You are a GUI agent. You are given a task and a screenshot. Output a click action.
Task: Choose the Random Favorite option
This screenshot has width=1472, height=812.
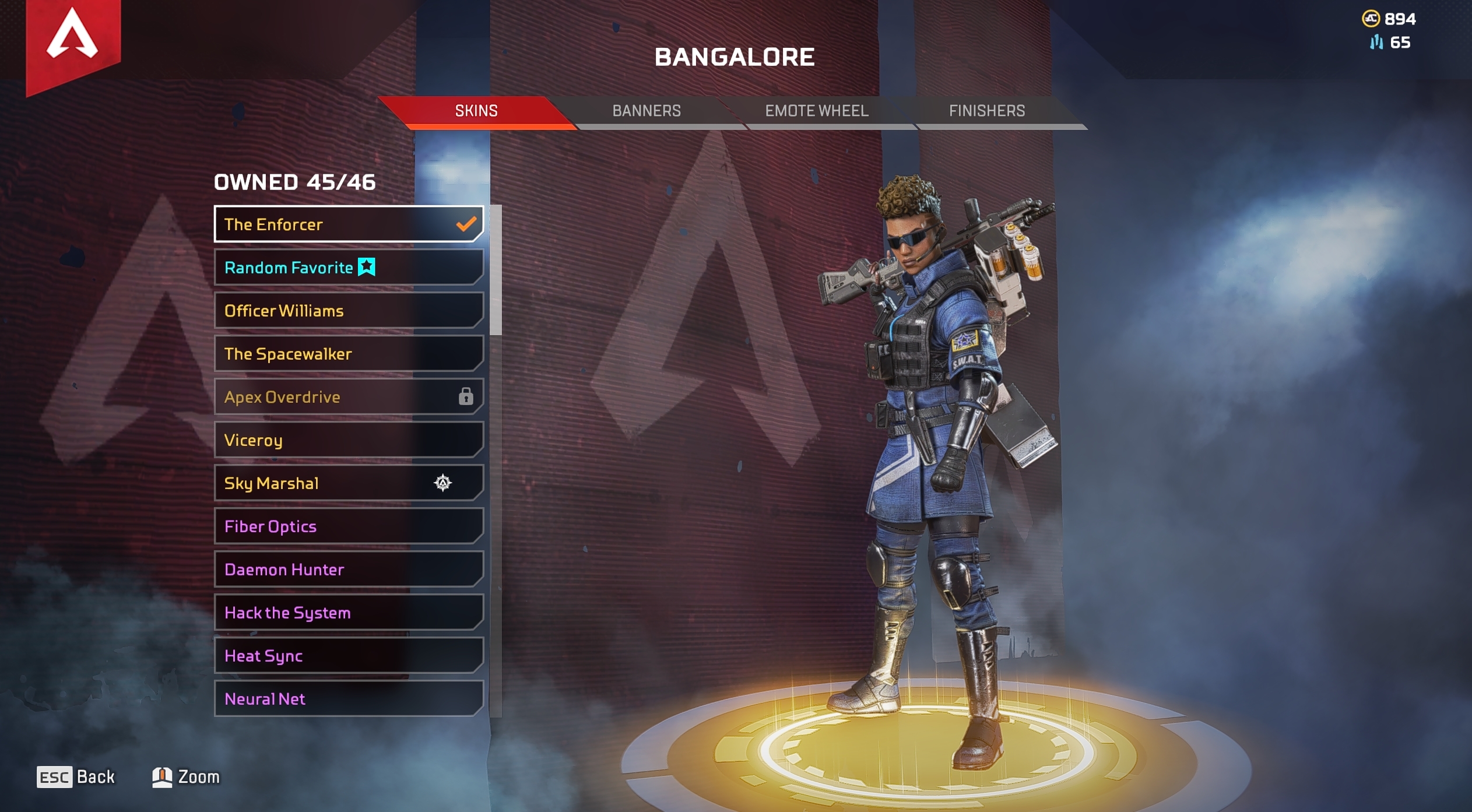(348, 268)
